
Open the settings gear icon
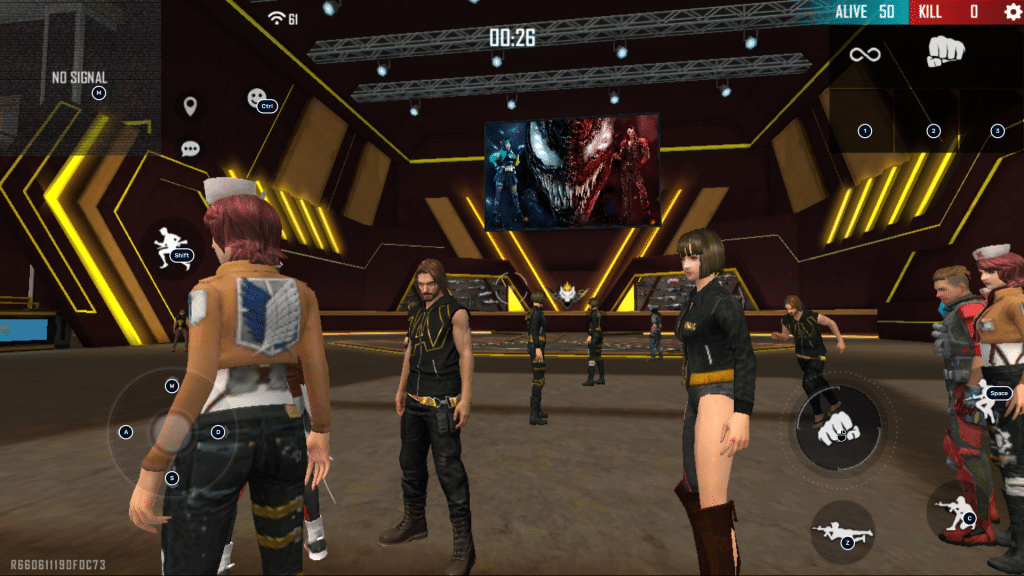tap(1012, 12)
